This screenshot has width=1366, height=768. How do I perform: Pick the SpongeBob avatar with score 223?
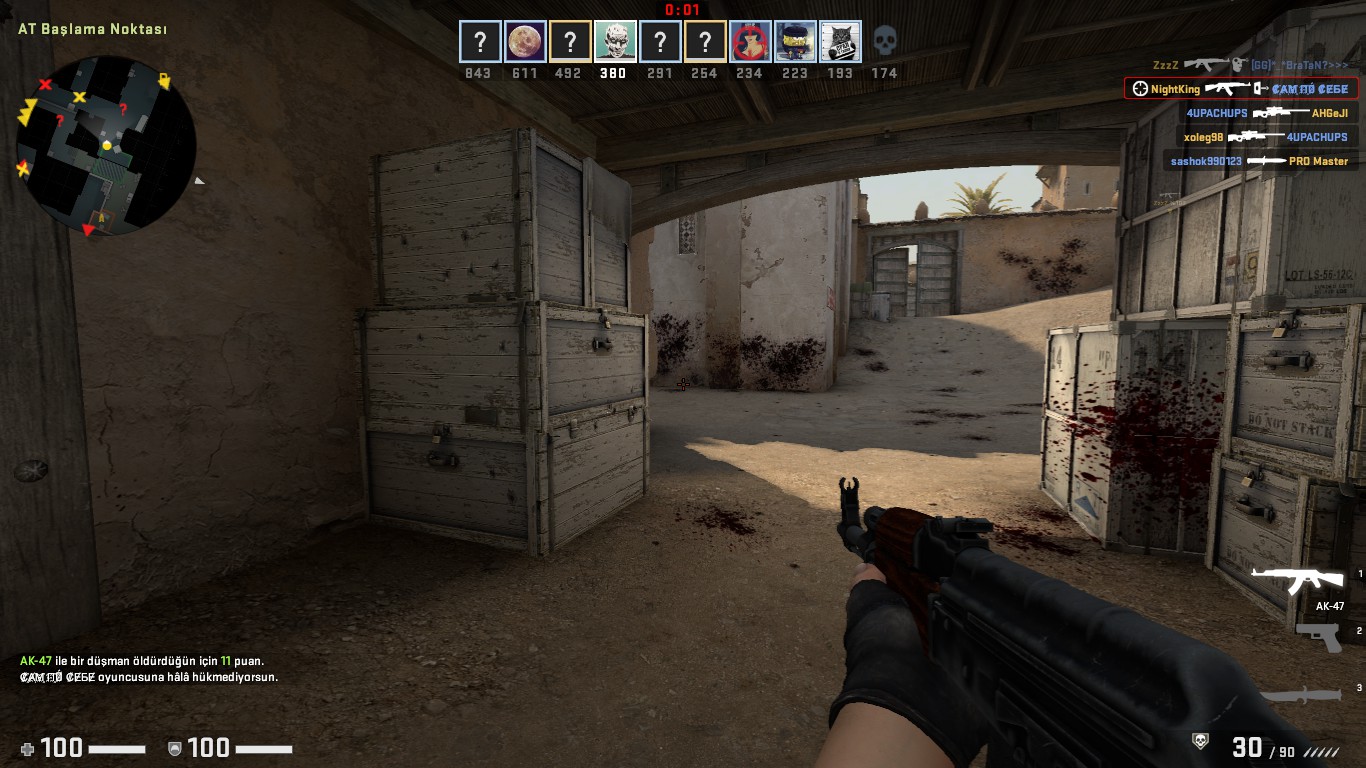coord(795,42)
